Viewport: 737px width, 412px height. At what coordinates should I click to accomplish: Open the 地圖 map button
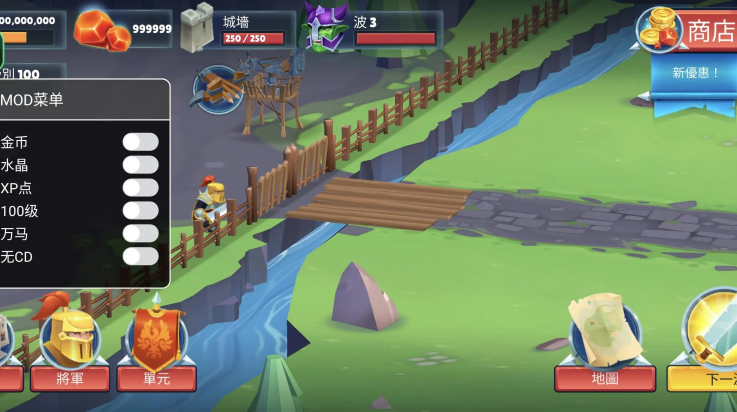tap(605, 350)
